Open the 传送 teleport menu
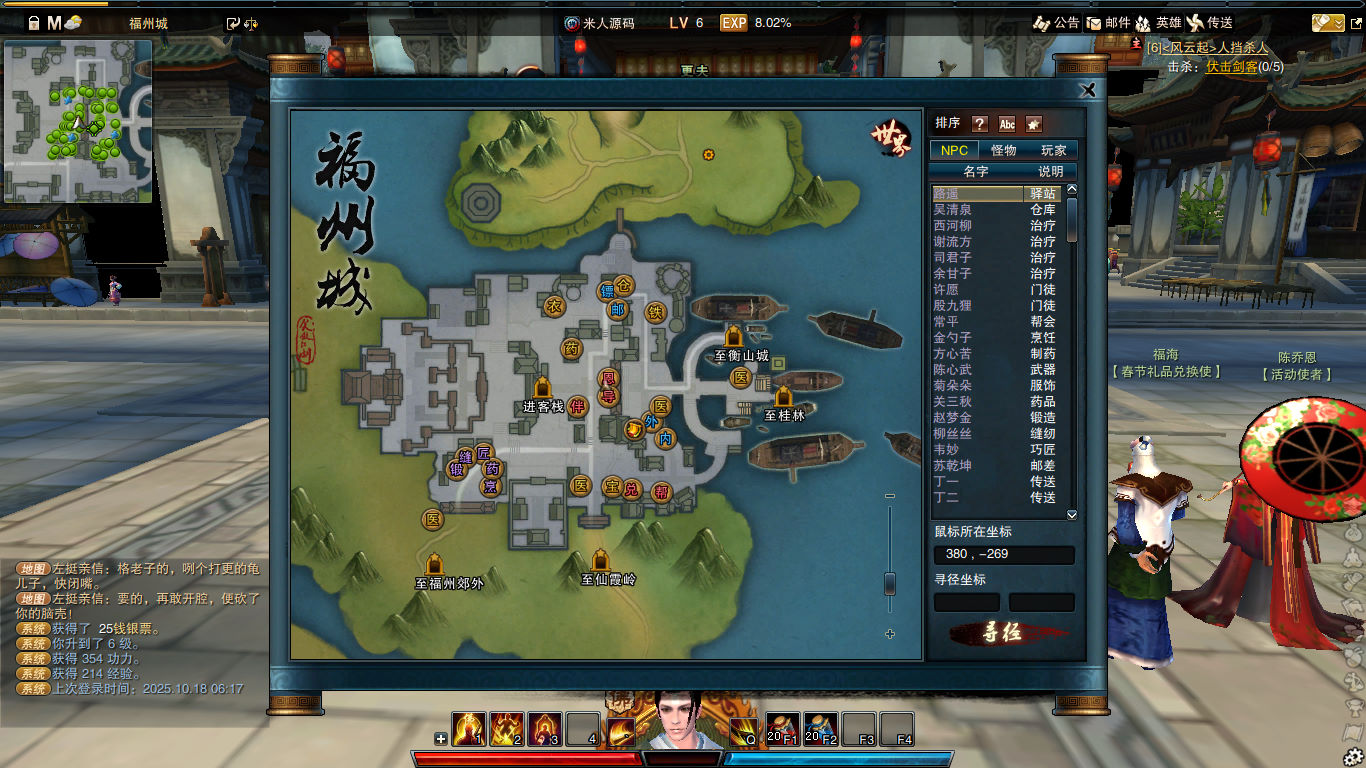This screenshot has width=1366, height=768. click(1210, 22)
